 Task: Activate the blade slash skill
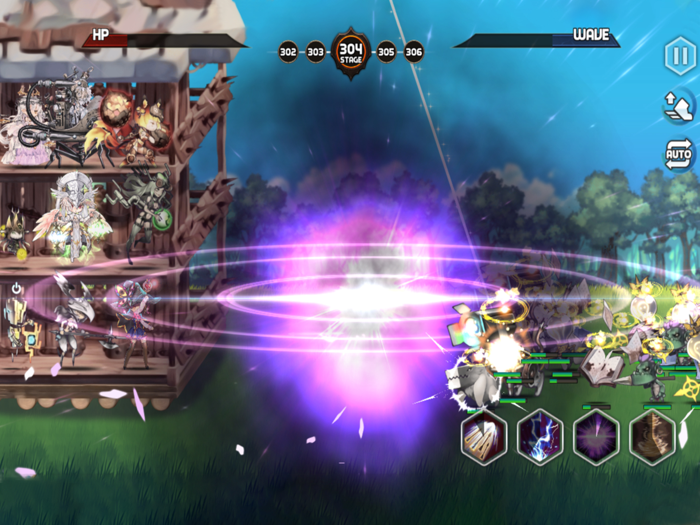483,437
